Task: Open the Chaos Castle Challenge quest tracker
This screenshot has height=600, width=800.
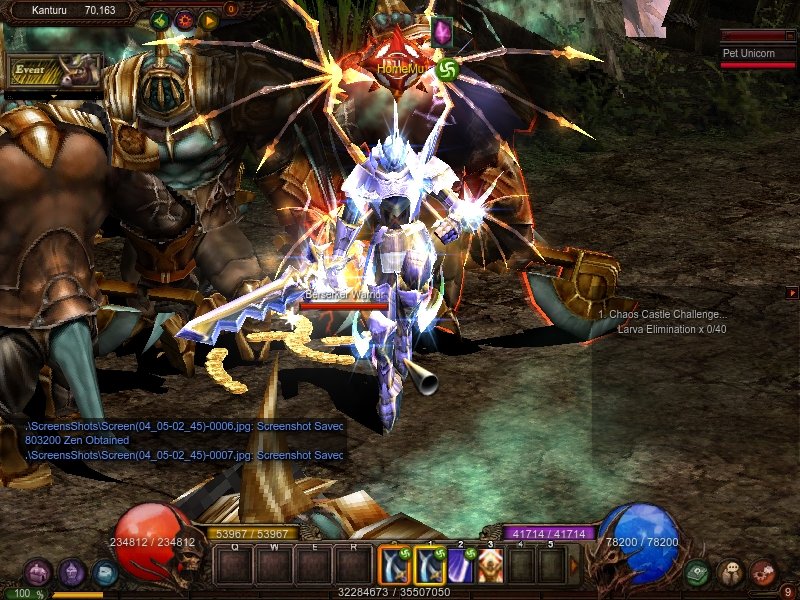Action: point(664,314)
